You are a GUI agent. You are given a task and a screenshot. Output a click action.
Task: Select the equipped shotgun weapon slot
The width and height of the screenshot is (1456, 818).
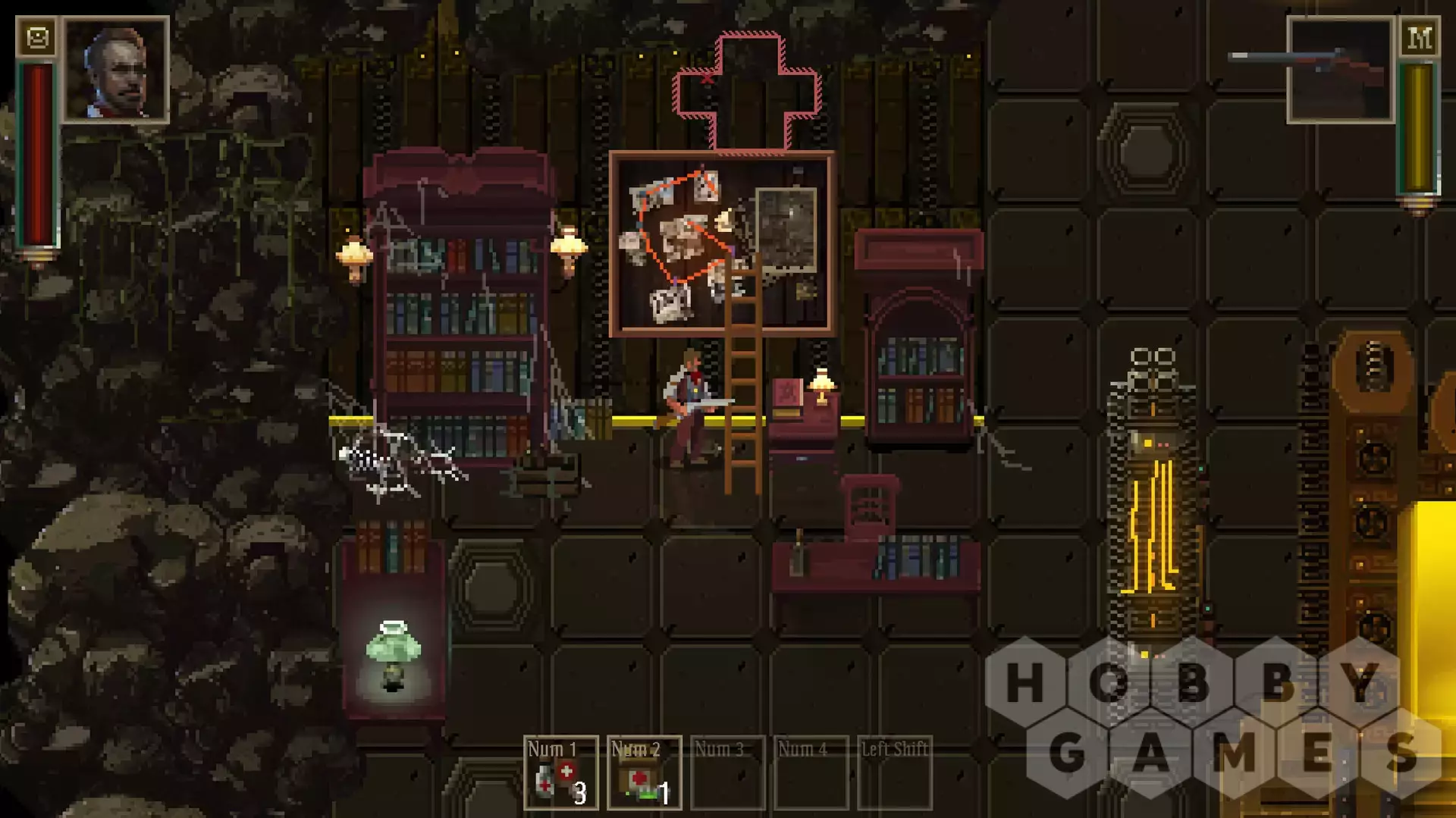tap(1341, 71)
